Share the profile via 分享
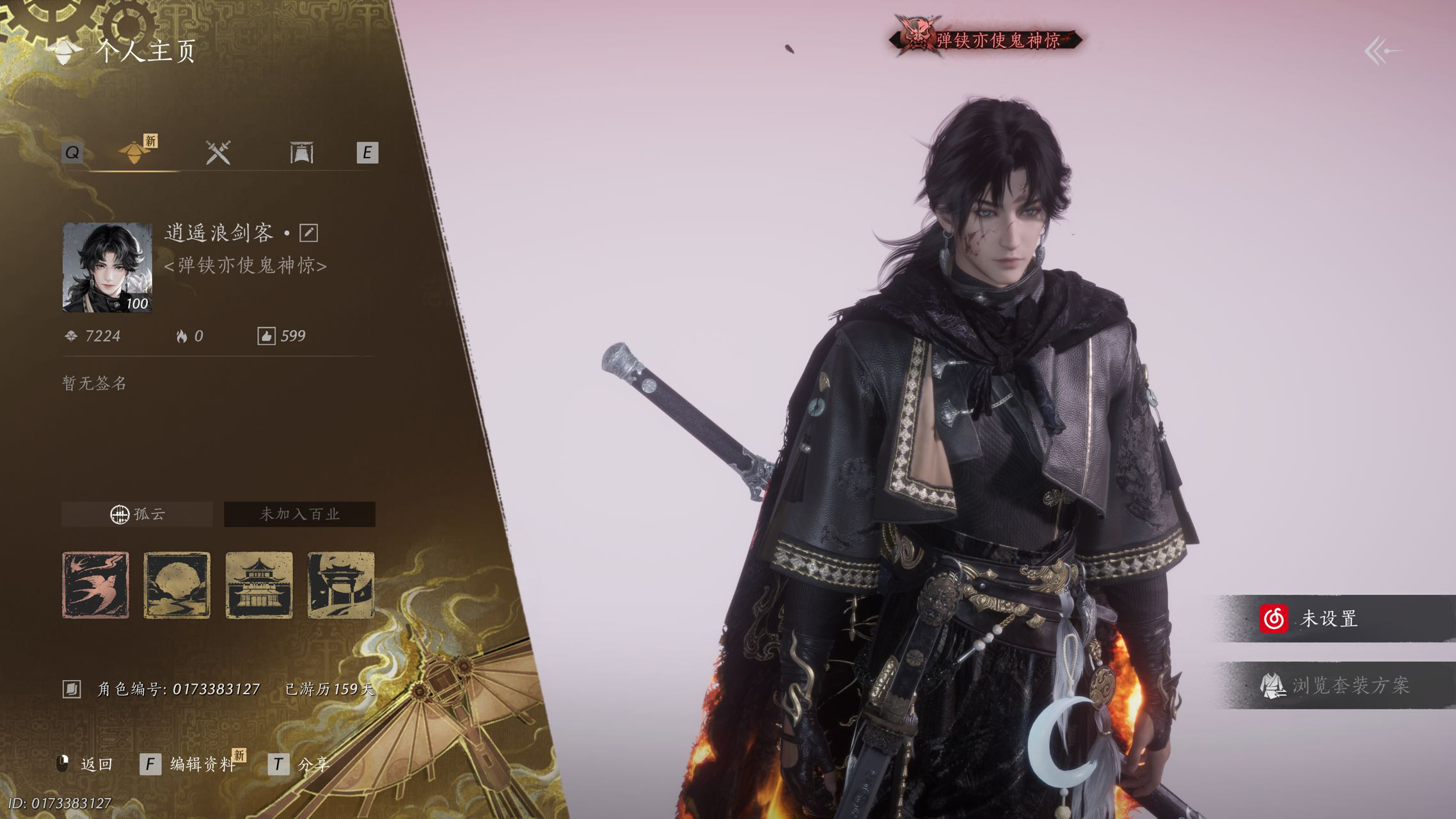The image size is (1456, 819). pos(301,764)
